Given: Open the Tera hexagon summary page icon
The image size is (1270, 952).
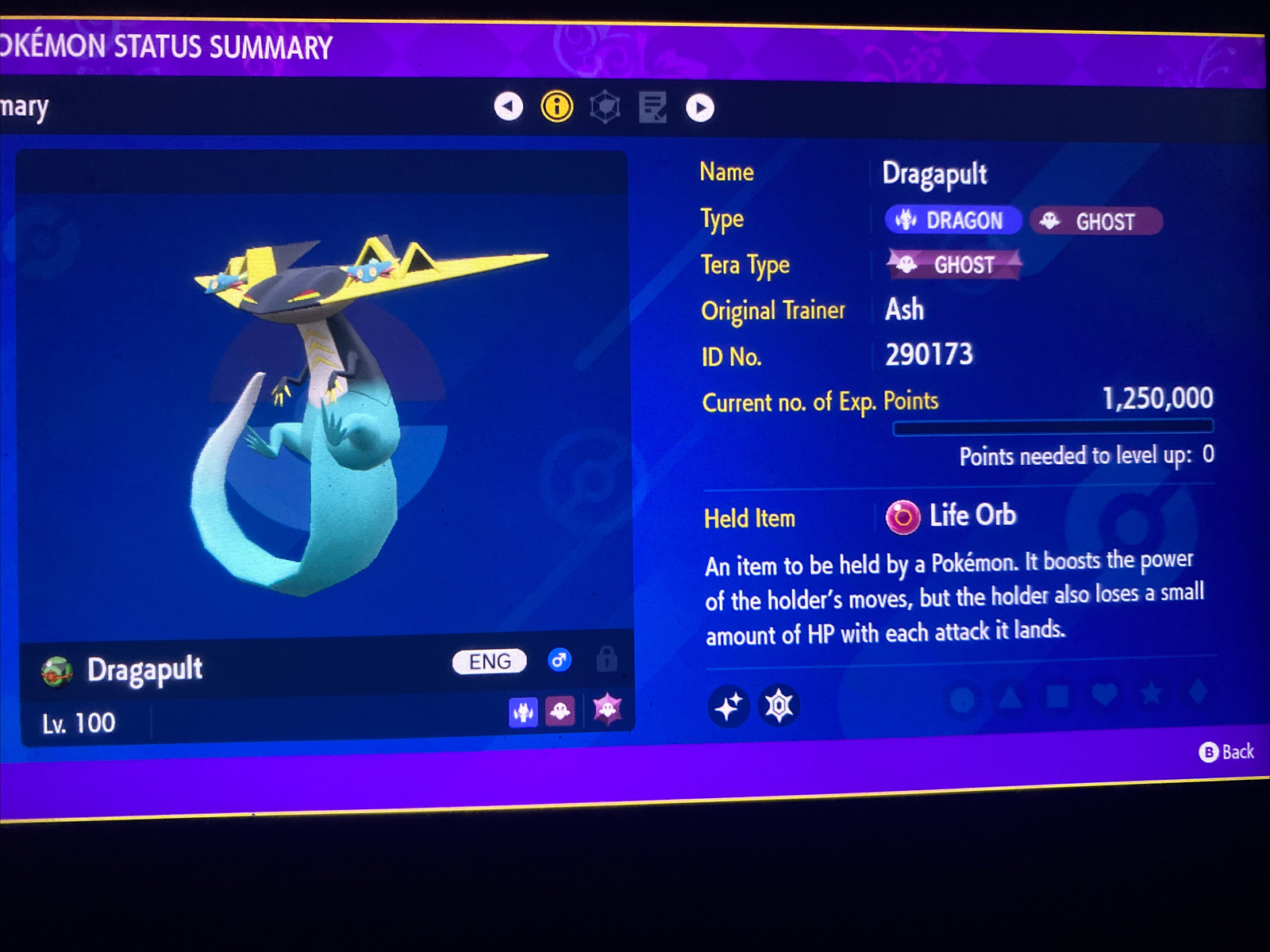Looking at the screenshot, I should pos(605,106).
